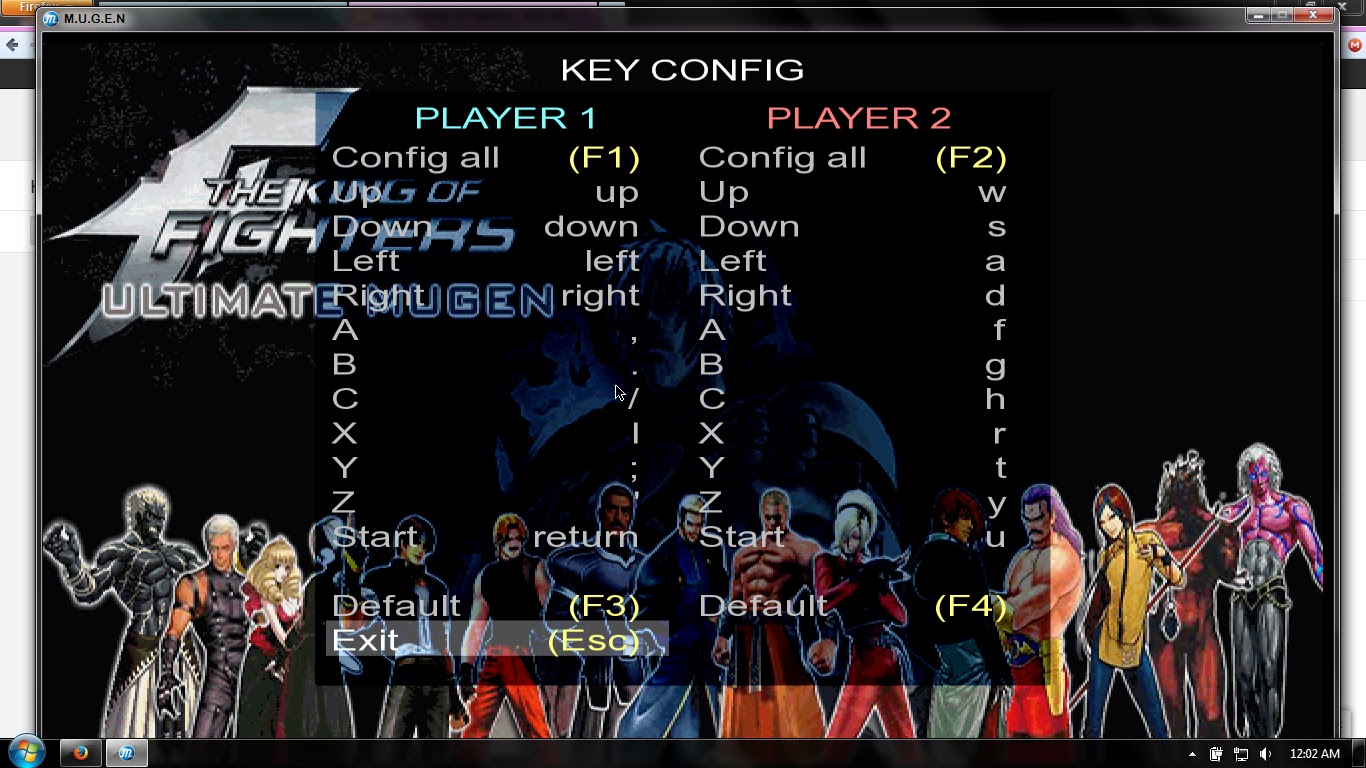
Task: Click the volume speaker icon in the system tray
Action: [1266, 752]
